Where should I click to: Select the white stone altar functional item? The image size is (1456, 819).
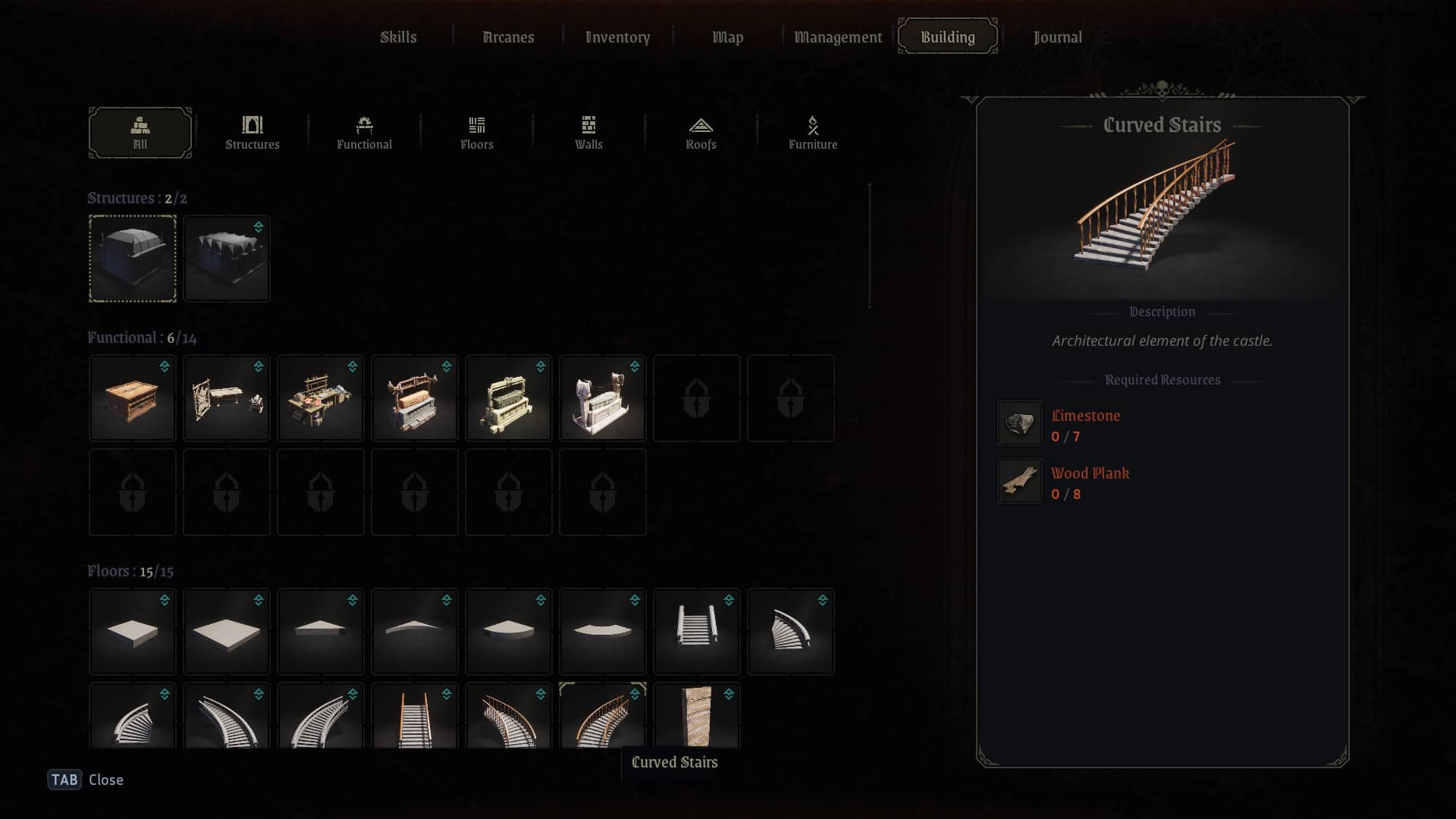[x=602, y=398]
